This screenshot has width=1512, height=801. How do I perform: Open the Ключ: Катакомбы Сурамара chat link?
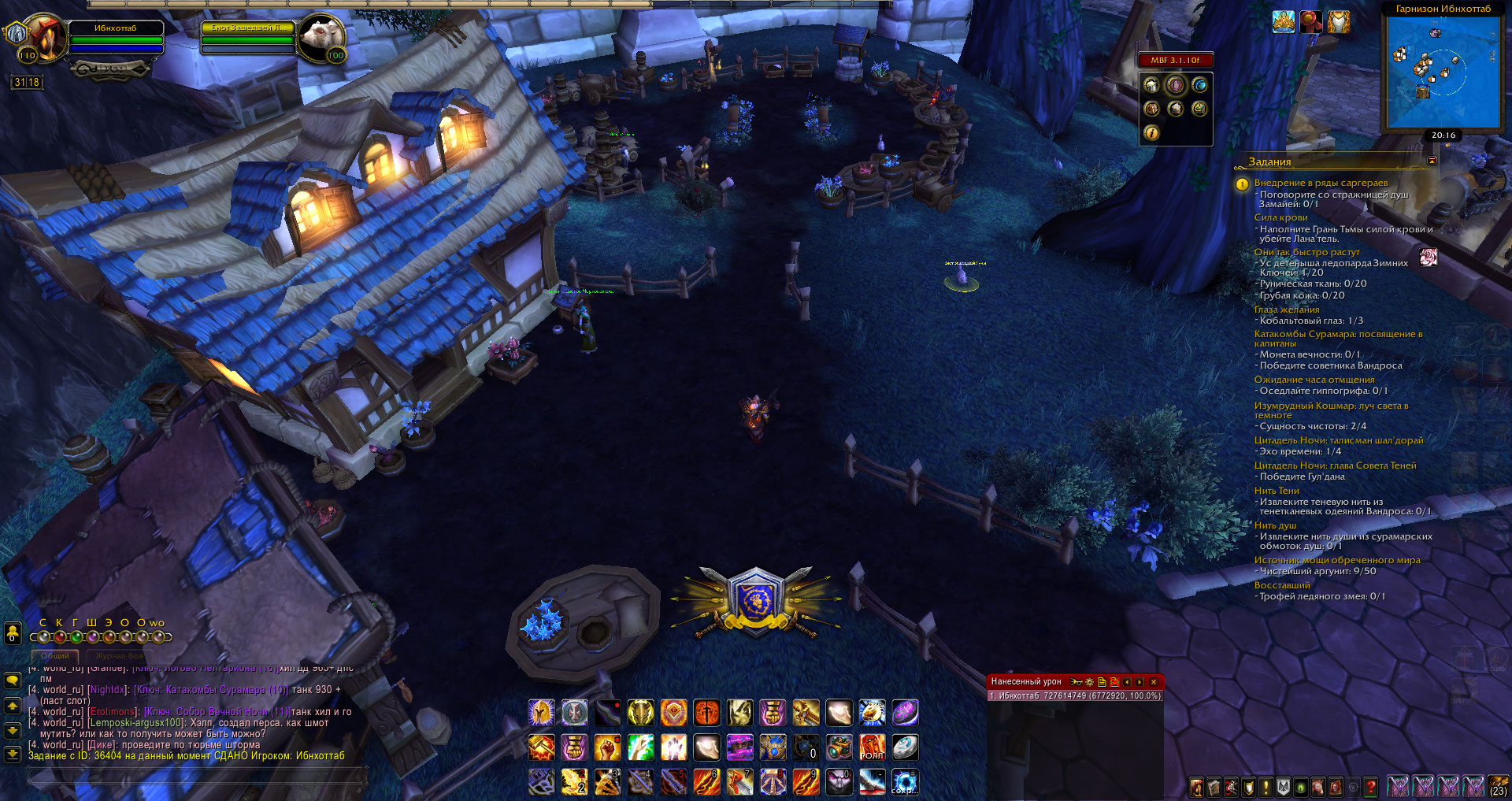point(211,690)
